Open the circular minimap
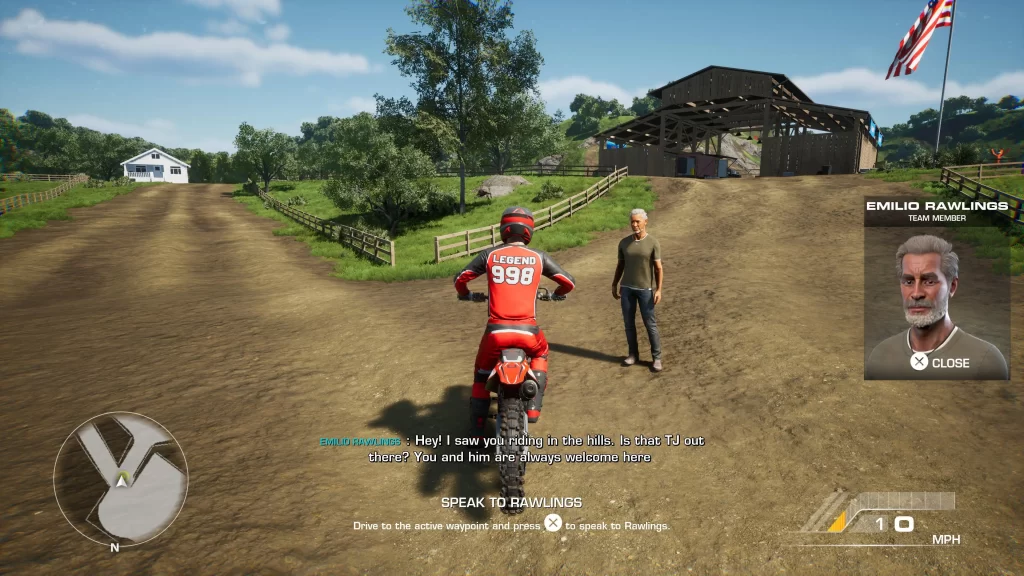This screenshot has height=576, width=1024. click(120, 478)
